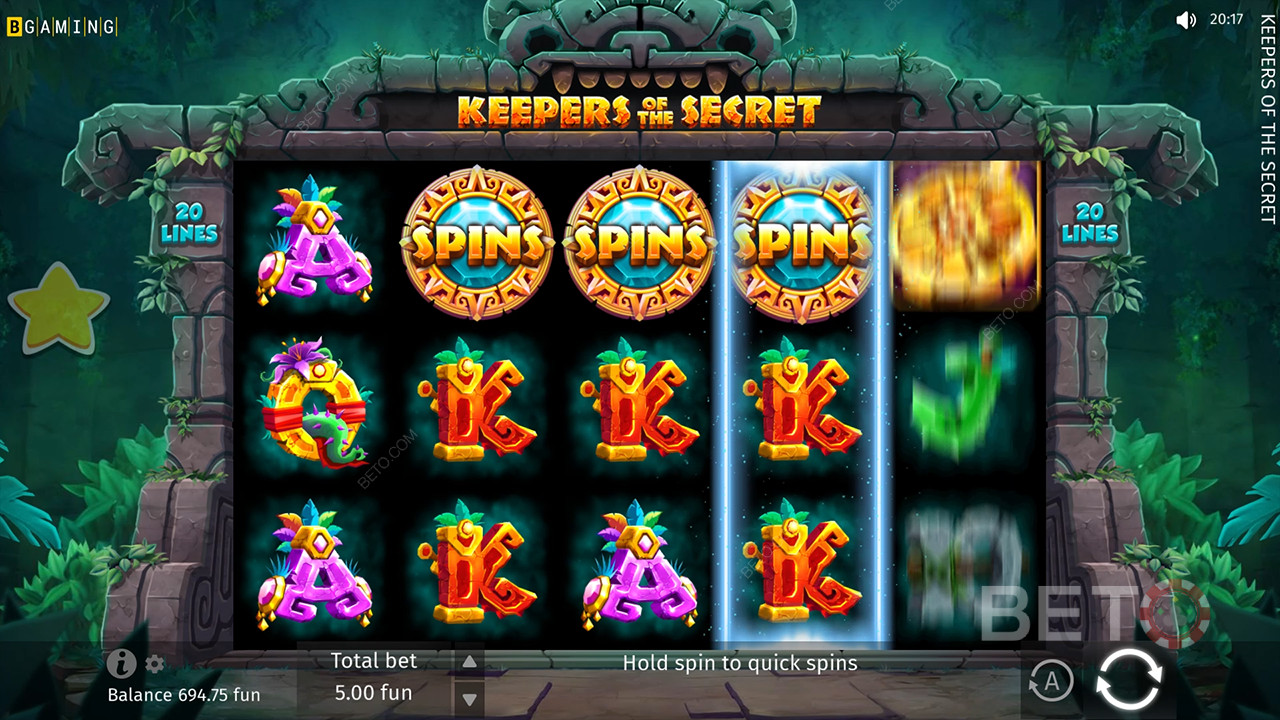Open the settings gear icon

pos(155,664)
